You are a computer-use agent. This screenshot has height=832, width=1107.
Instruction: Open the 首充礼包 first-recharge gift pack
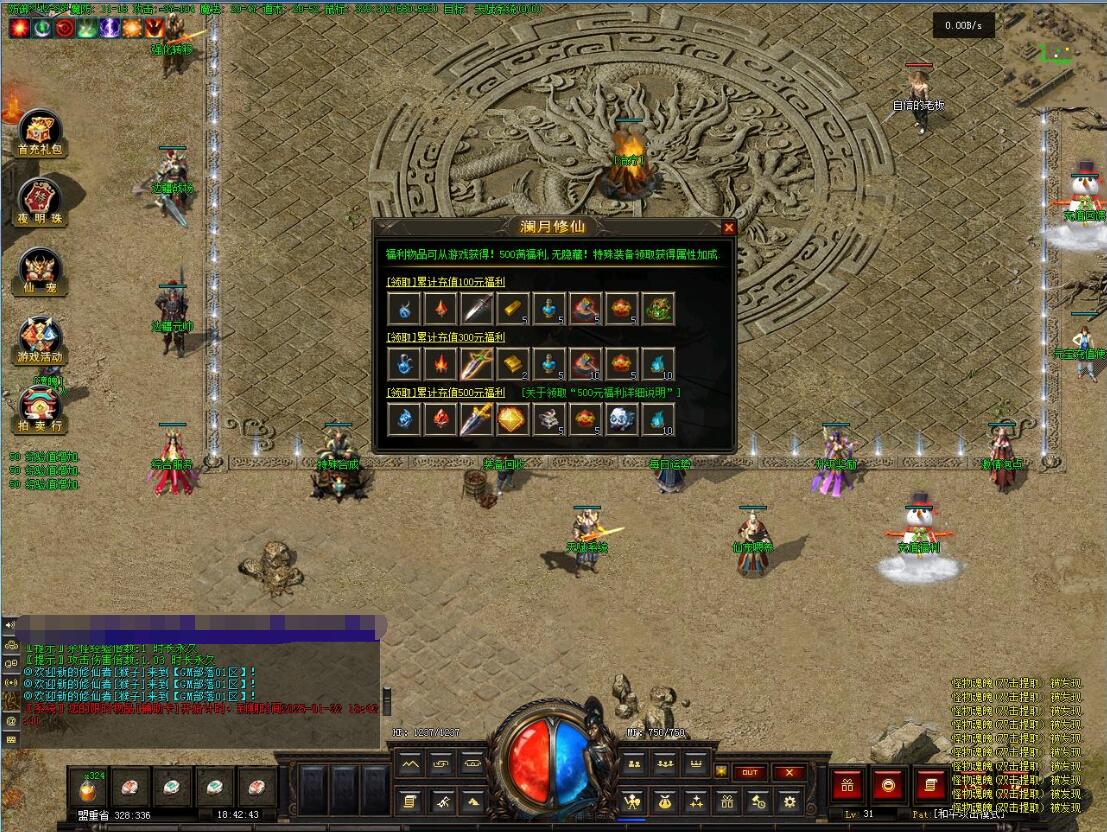40,129
